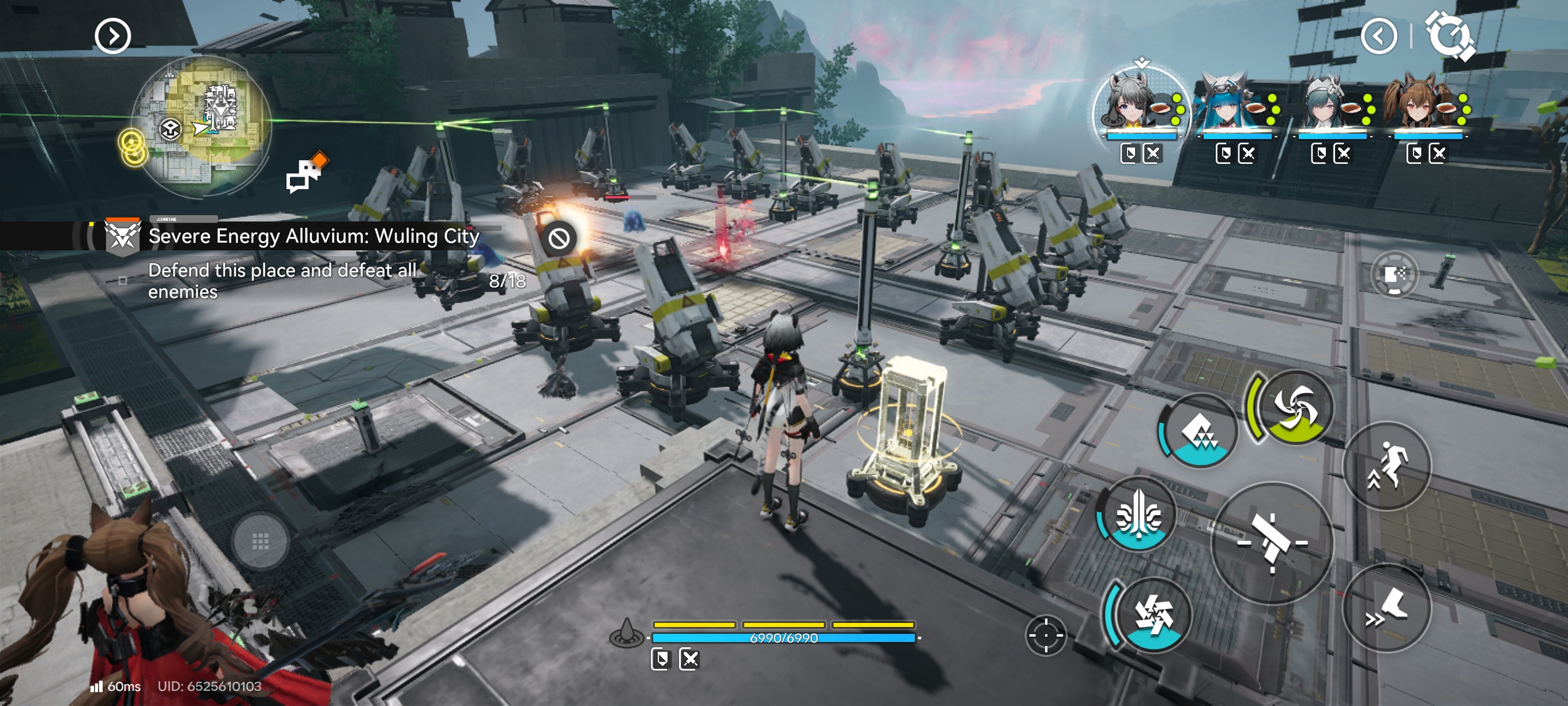Collapse the right-side arrow button
The height and width of the screenshot is (706, 1568).
pos(1379,36)
